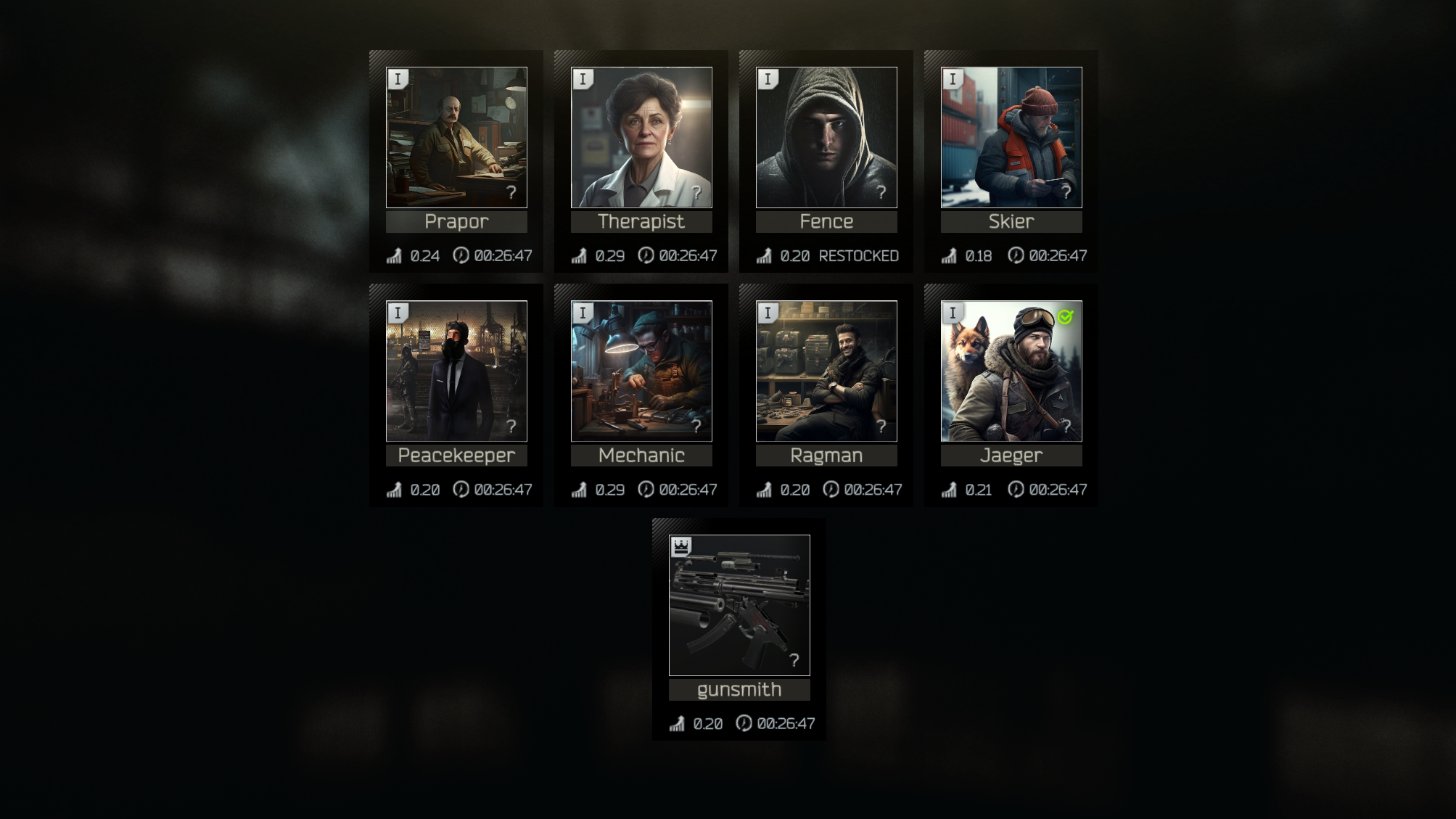Click the question mark on Prapor's portrait
This screenshot has height=819, width=1456.
tap(511, 192)
